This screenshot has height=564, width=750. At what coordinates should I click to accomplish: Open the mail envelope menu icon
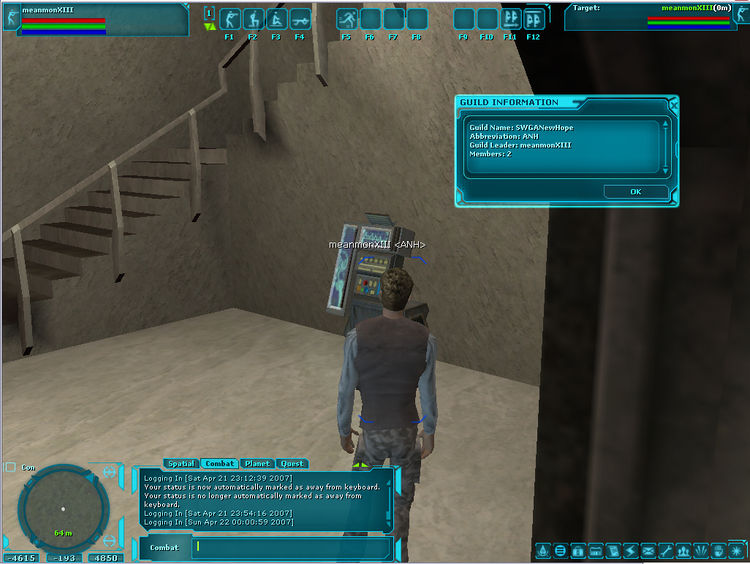pos(648,551)
